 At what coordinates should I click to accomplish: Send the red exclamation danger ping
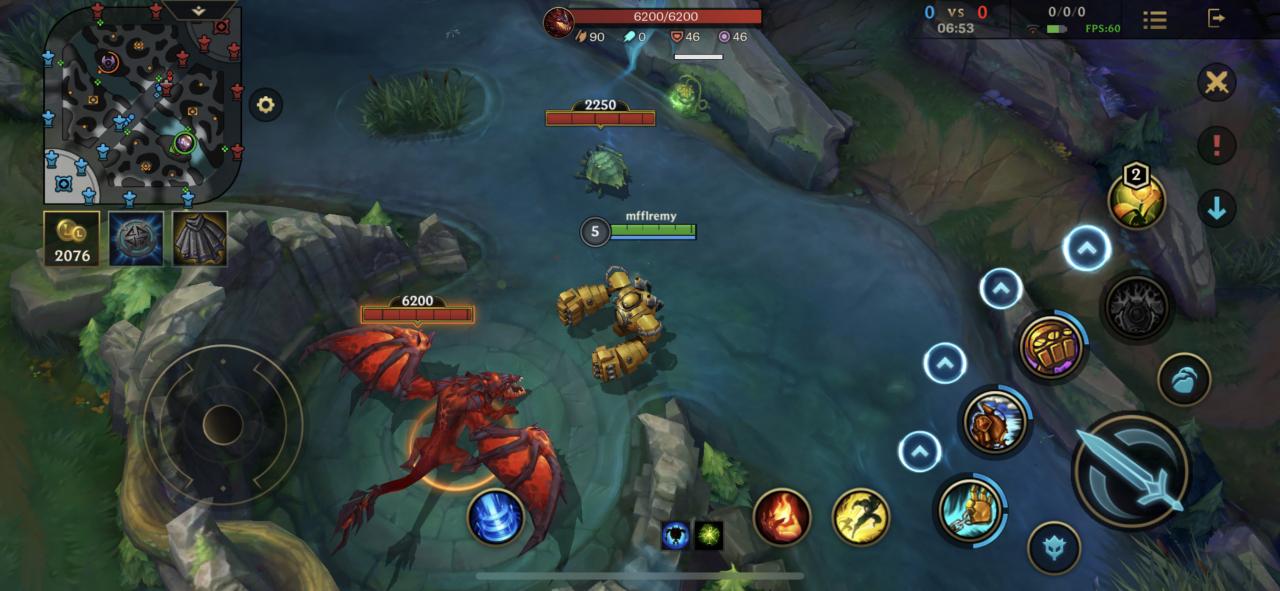click(1216, 146)
